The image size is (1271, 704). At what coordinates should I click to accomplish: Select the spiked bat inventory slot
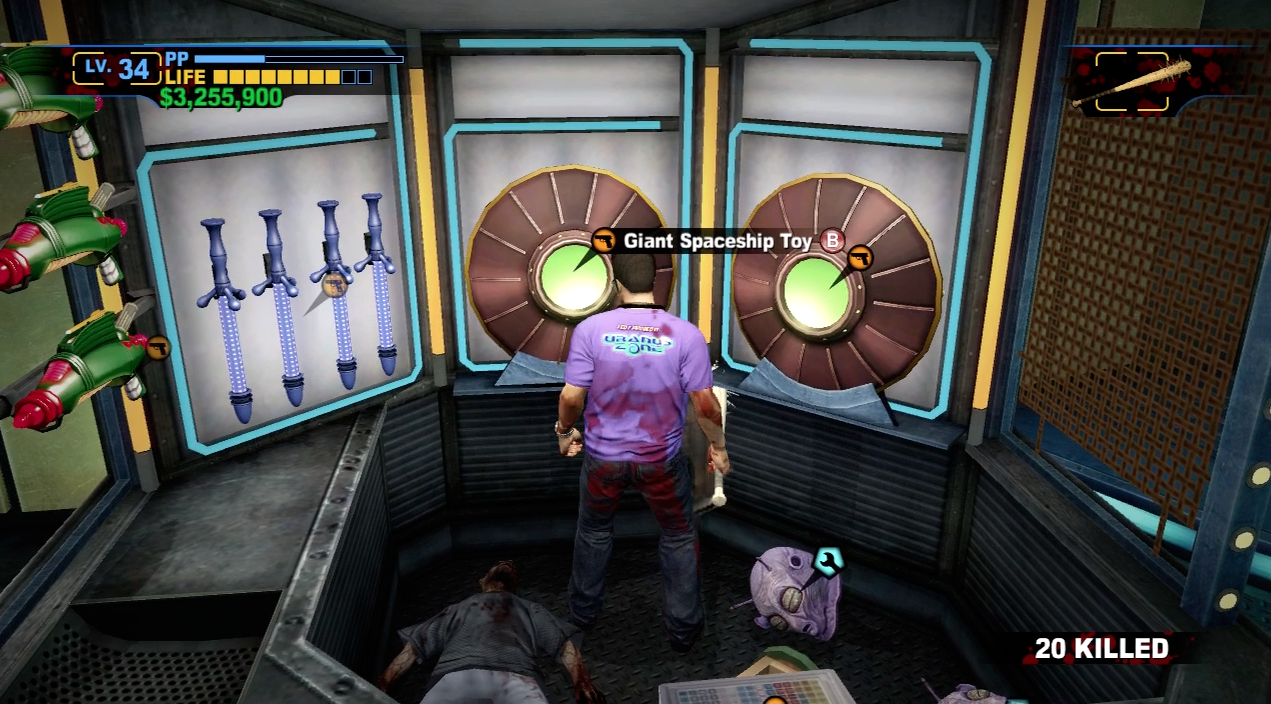pyautogui.click(x=1133, y=82)
